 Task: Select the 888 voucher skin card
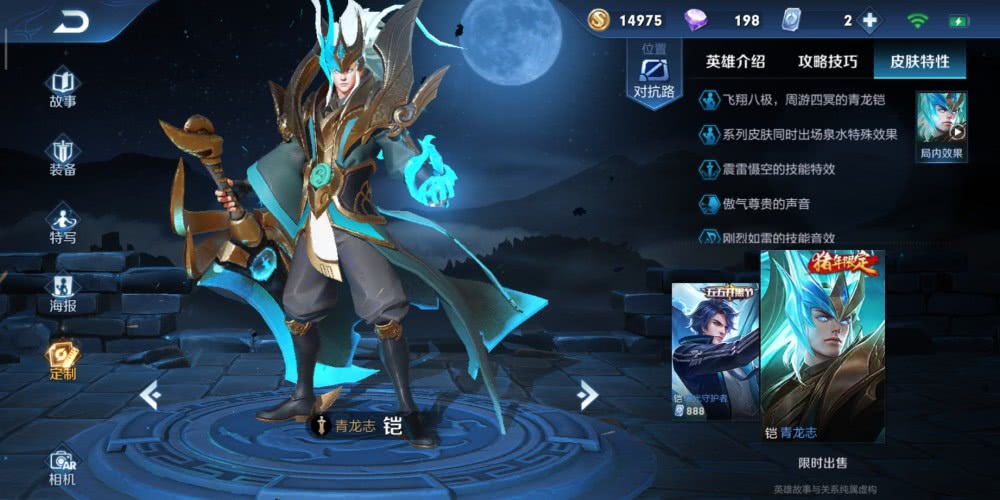[x=715, y=350]
